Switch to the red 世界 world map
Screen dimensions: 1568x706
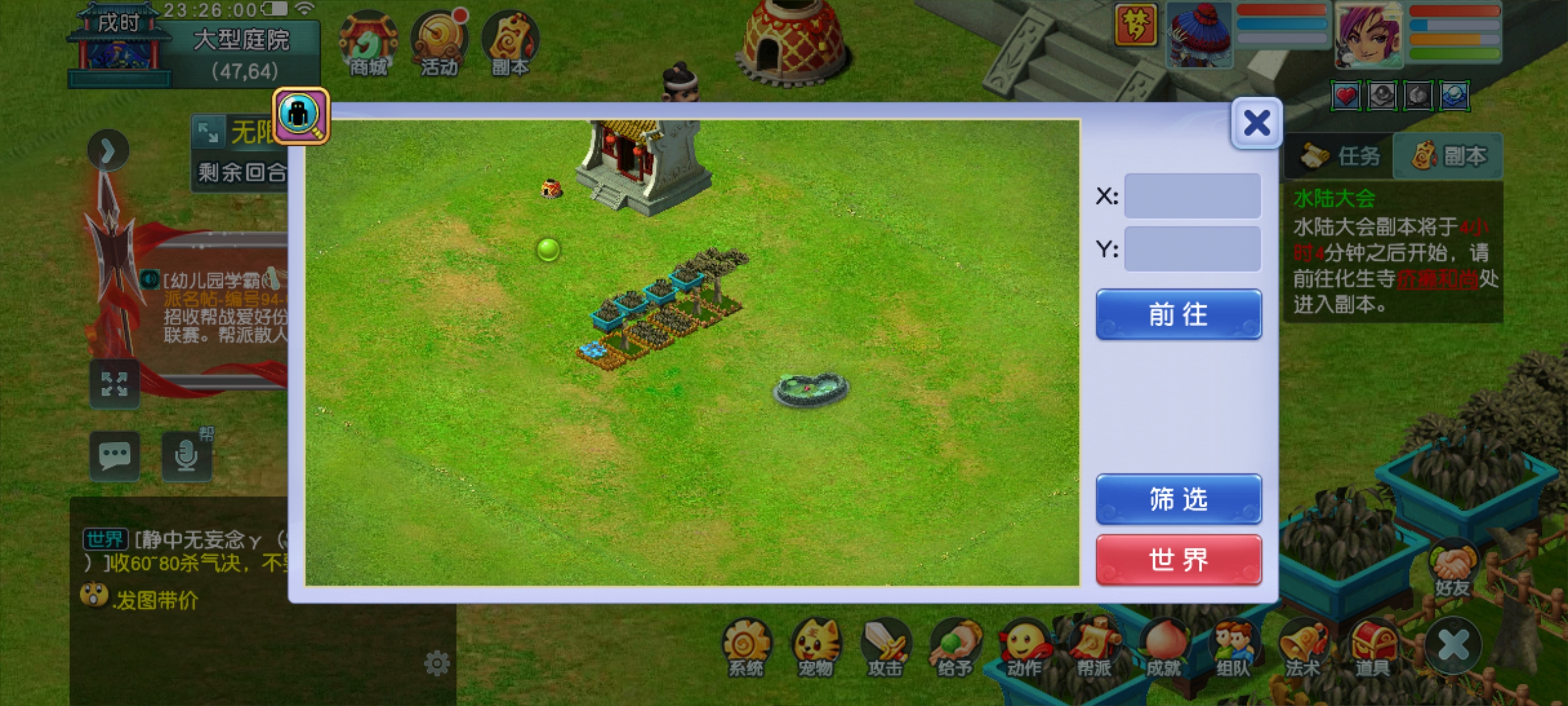1179,560
